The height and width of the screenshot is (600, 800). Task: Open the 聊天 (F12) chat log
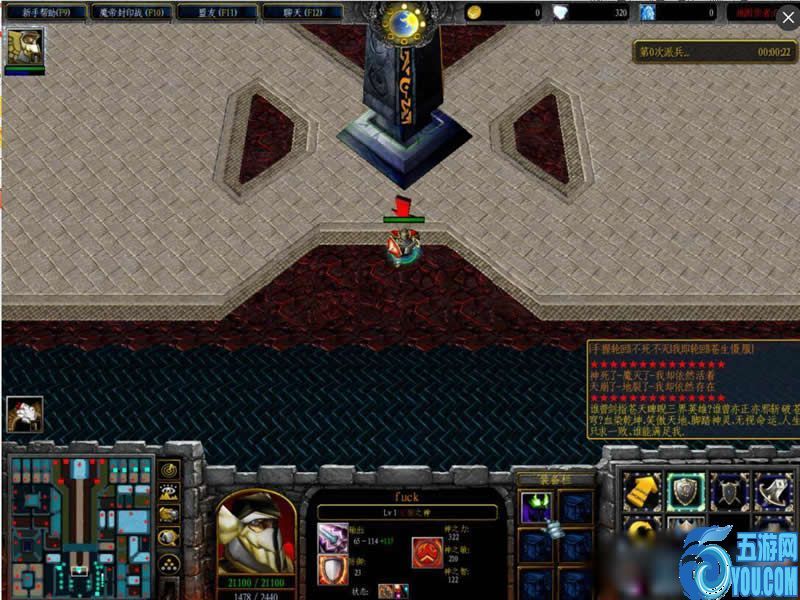pyautogui.click(x=302, y=12)
